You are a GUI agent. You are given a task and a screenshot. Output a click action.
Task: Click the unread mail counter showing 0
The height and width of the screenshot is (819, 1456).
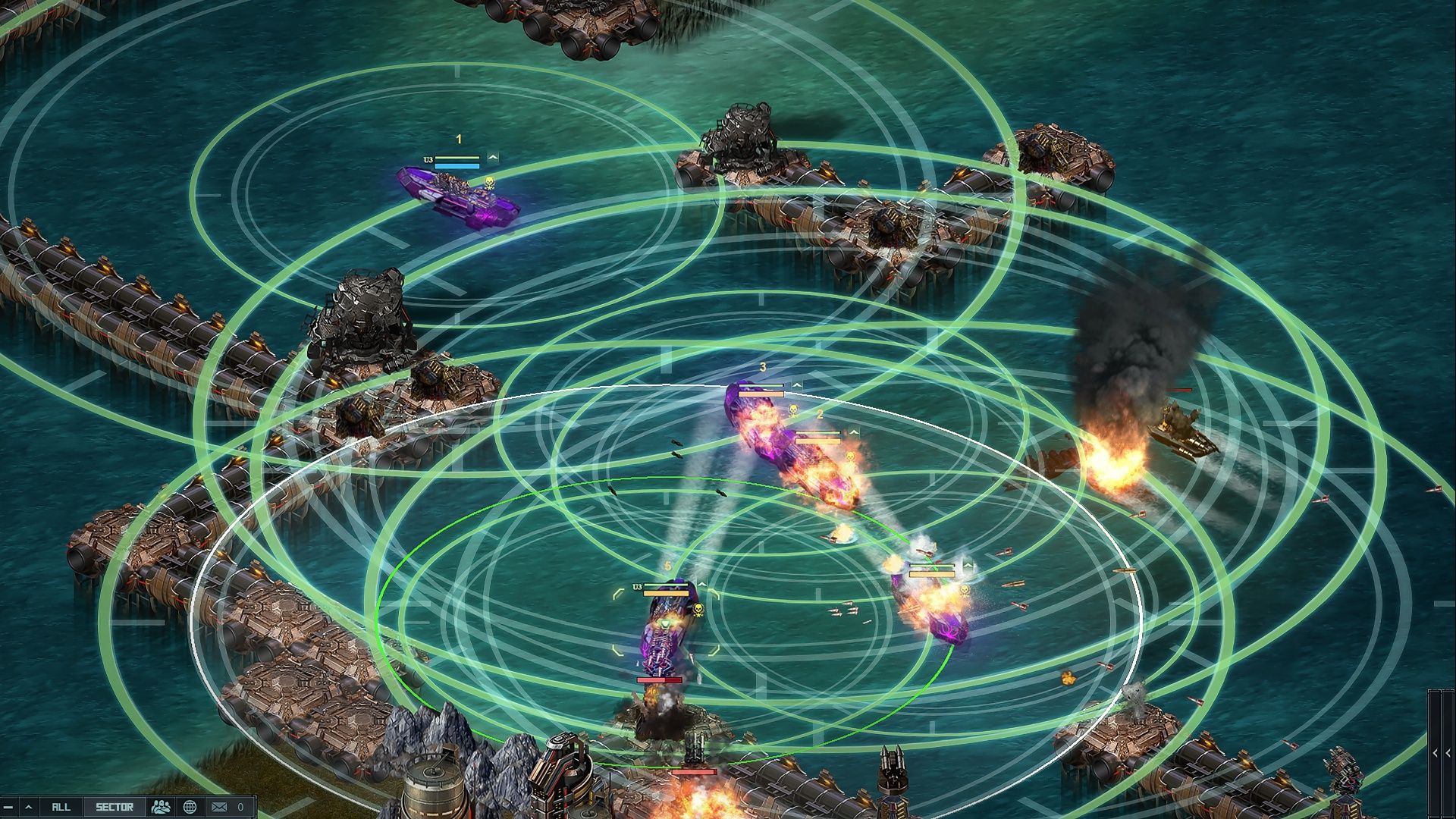point(240,808)
